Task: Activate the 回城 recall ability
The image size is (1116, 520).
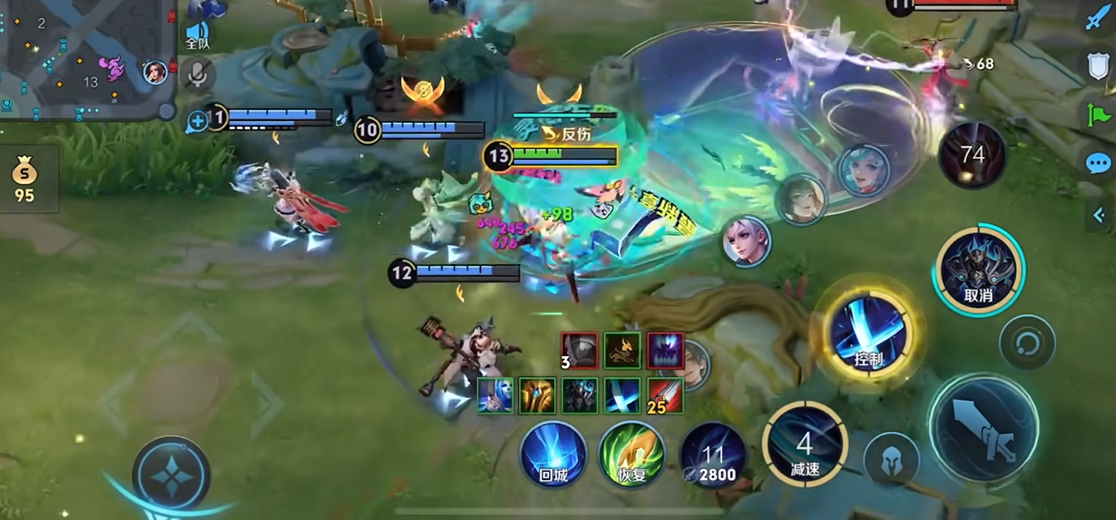Action: click(553, 455)
